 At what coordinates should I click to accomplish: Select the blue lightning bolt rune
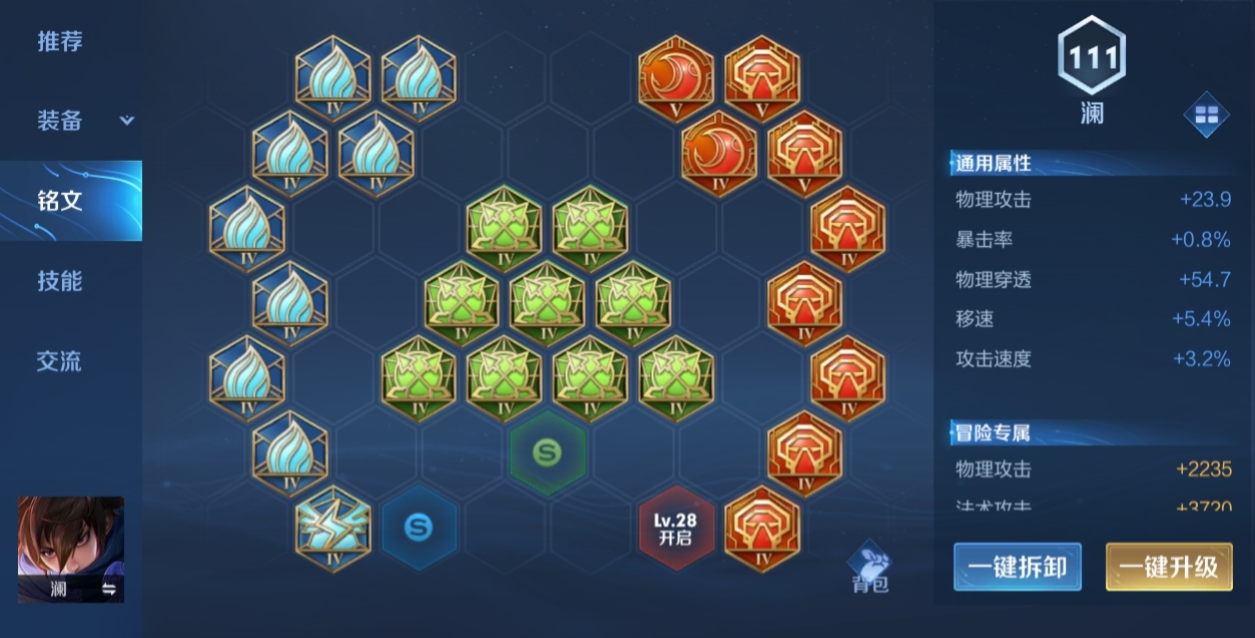[x=333, y=528]
